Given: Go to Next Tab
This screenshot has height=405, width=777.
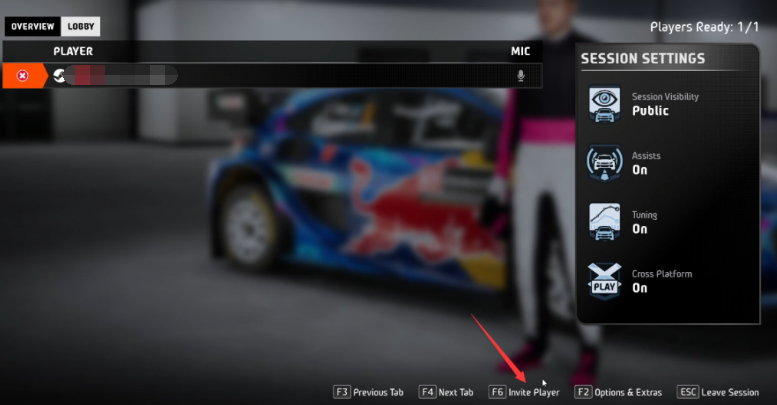Looking at the screenshot, I should (x=447, y=392).
